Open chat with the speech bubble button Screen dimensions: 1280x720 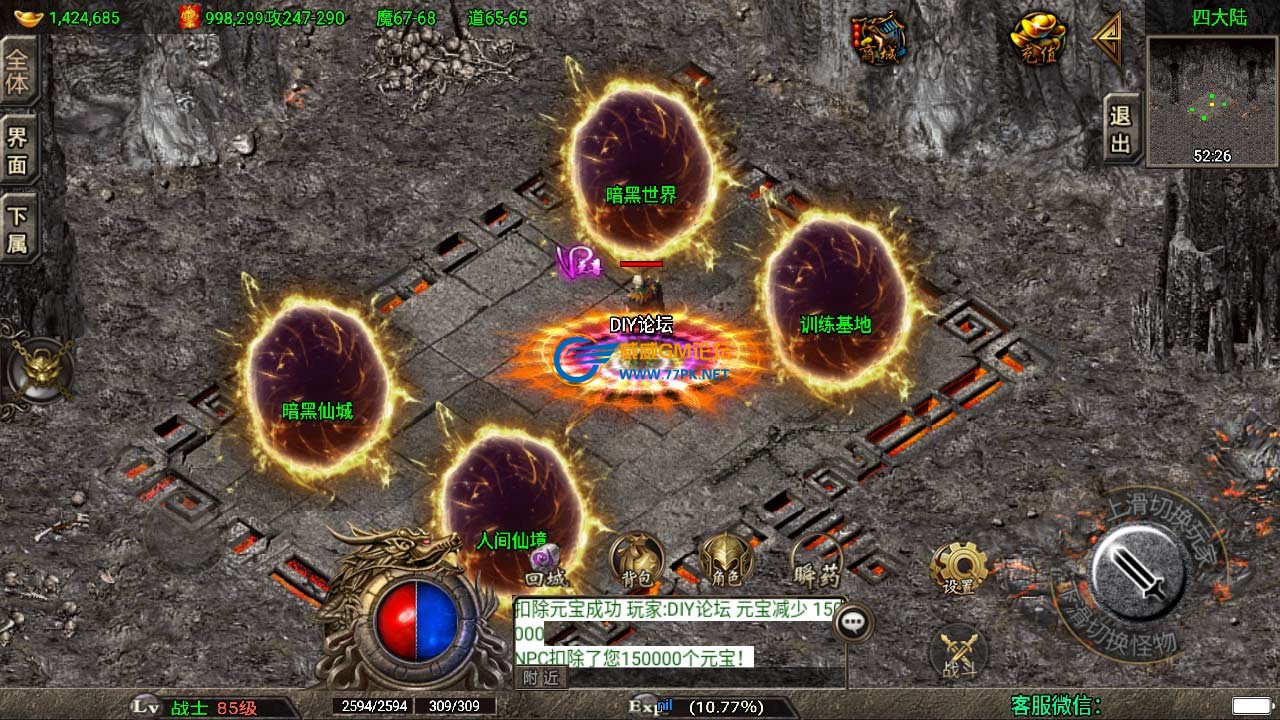852,622
